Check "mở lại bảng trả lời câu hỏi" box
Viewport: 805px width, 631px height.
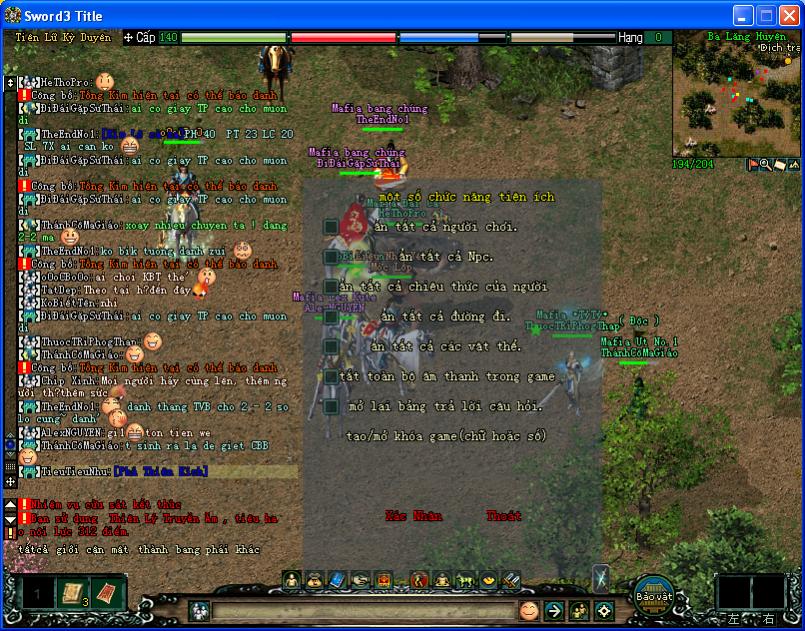[x=330, y=407]
